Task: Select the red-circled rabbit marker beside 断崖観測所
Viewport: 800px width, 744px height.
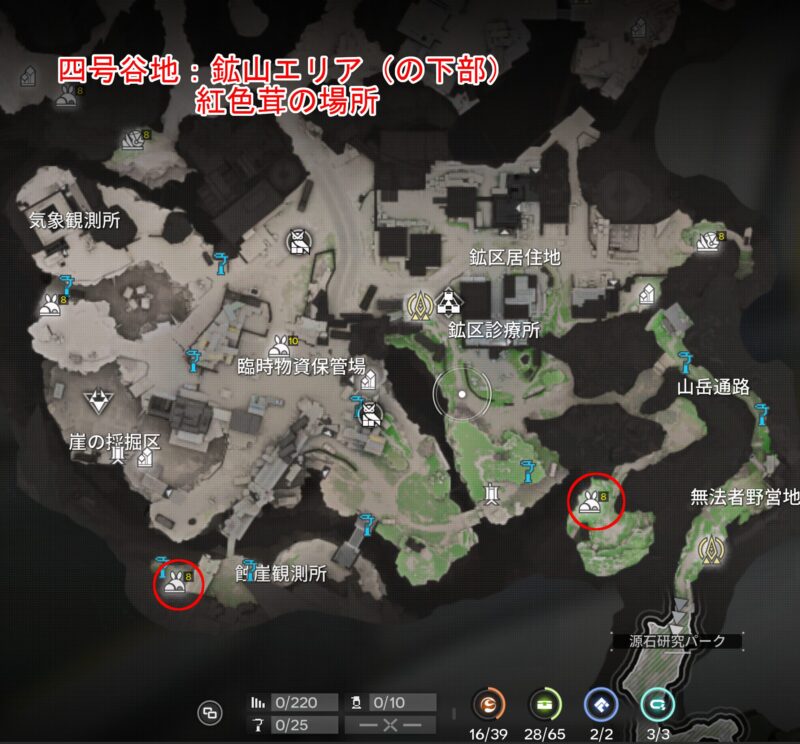Action: 177,582
